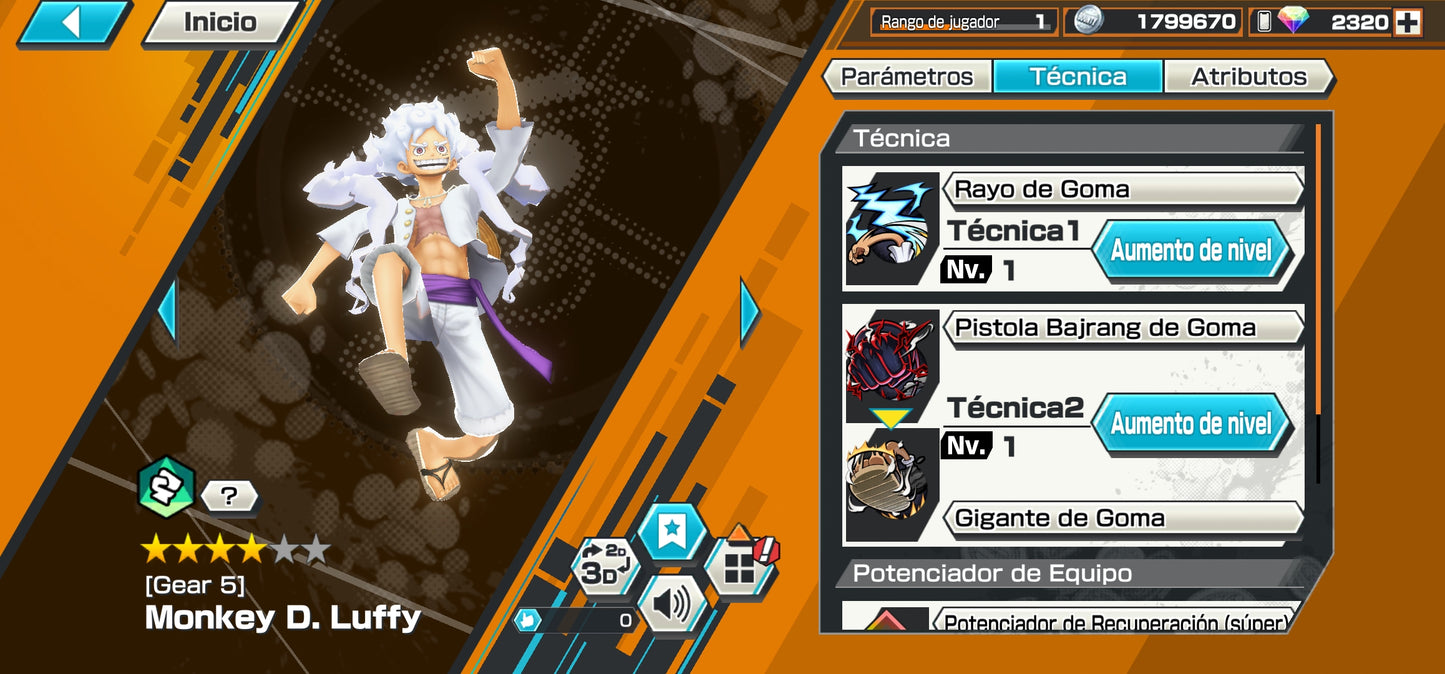Open the question mark help button
Screen dimensions: 1445x674
click(229, 495)
